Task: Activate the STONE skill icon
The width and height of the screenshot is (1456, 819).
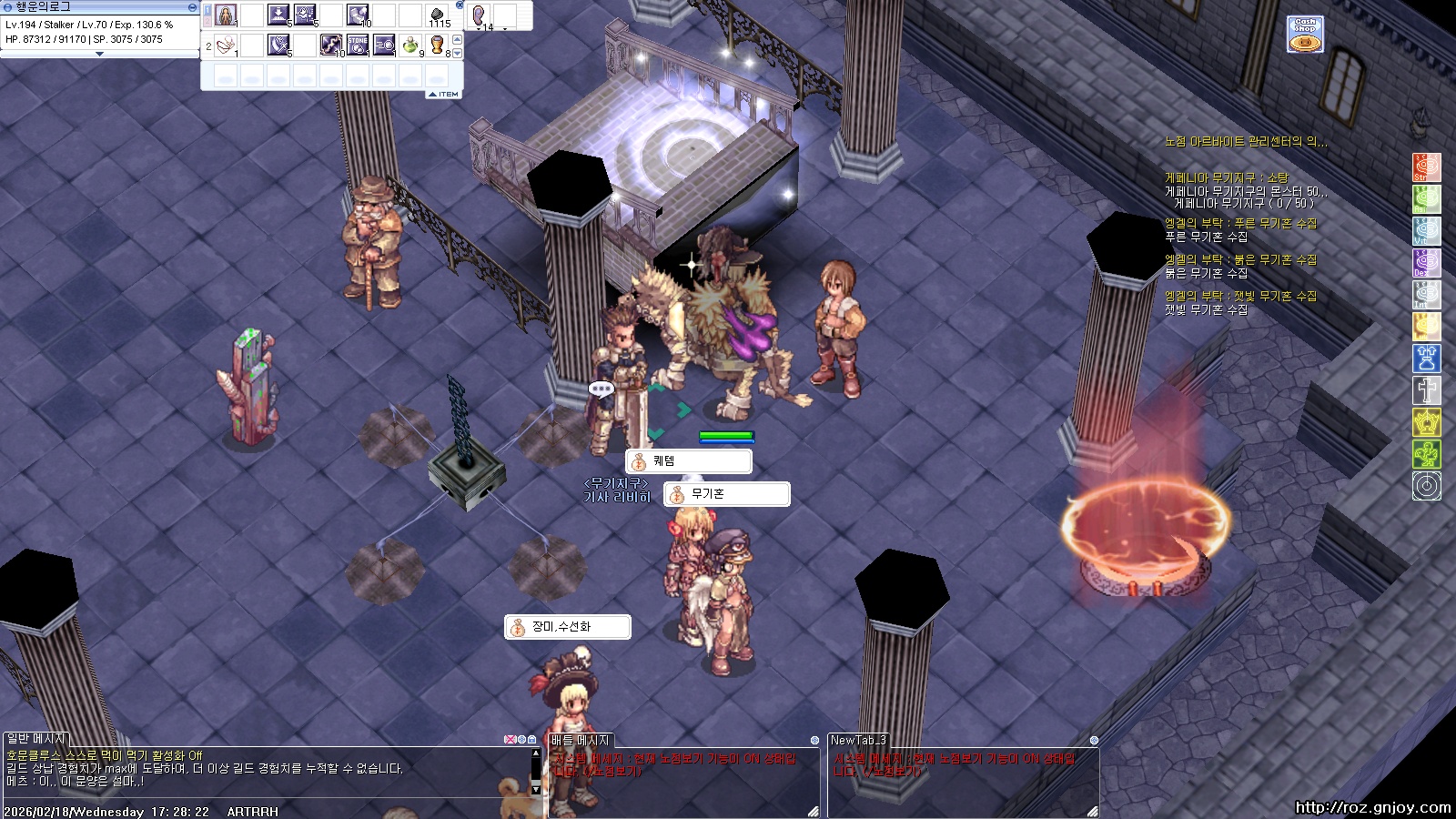Action: point(358,45)
